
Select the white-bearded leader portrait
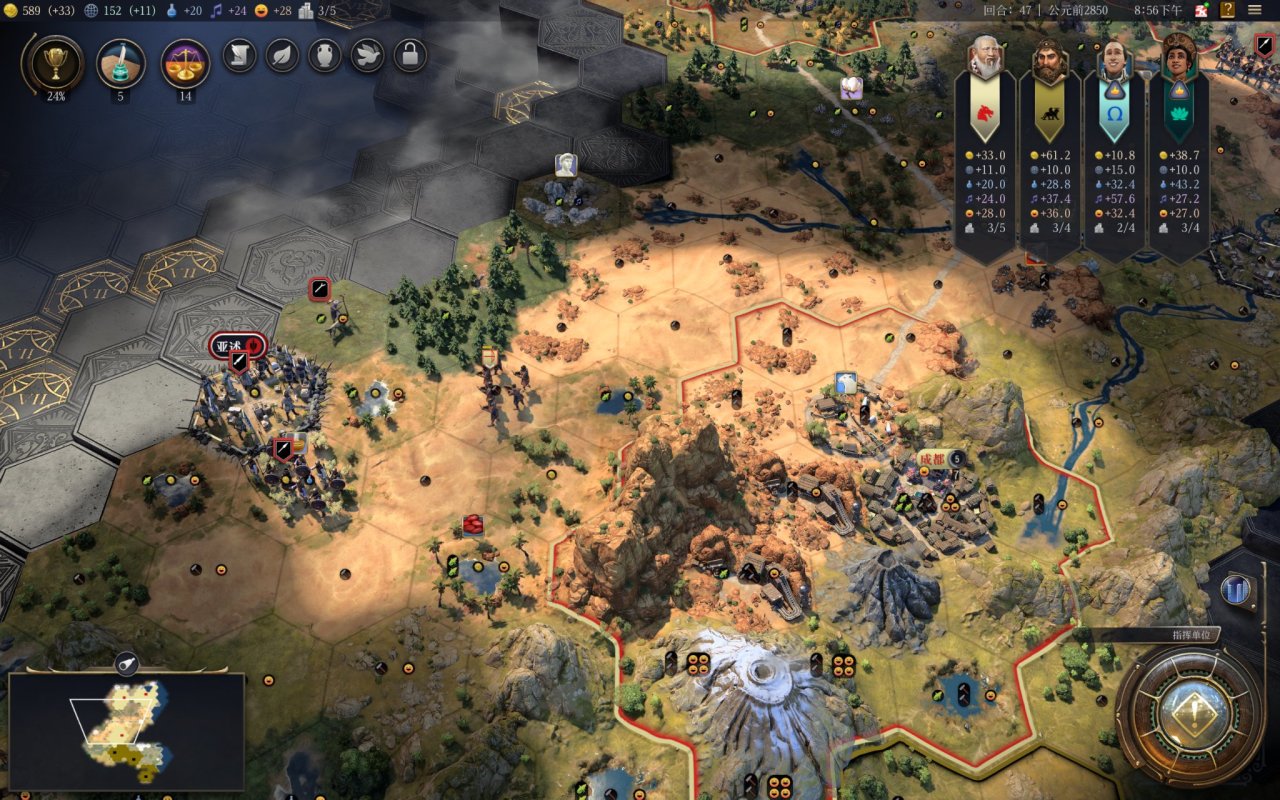click(985, 60)
